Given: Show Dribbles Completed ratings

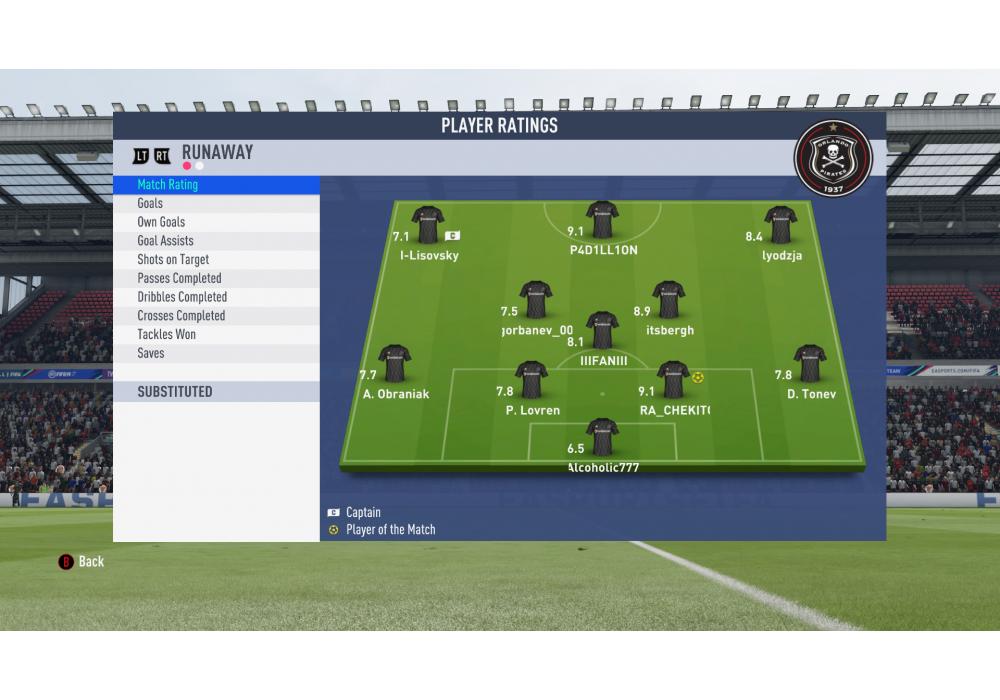Looking at the screenshot, I should coord(182,297).
